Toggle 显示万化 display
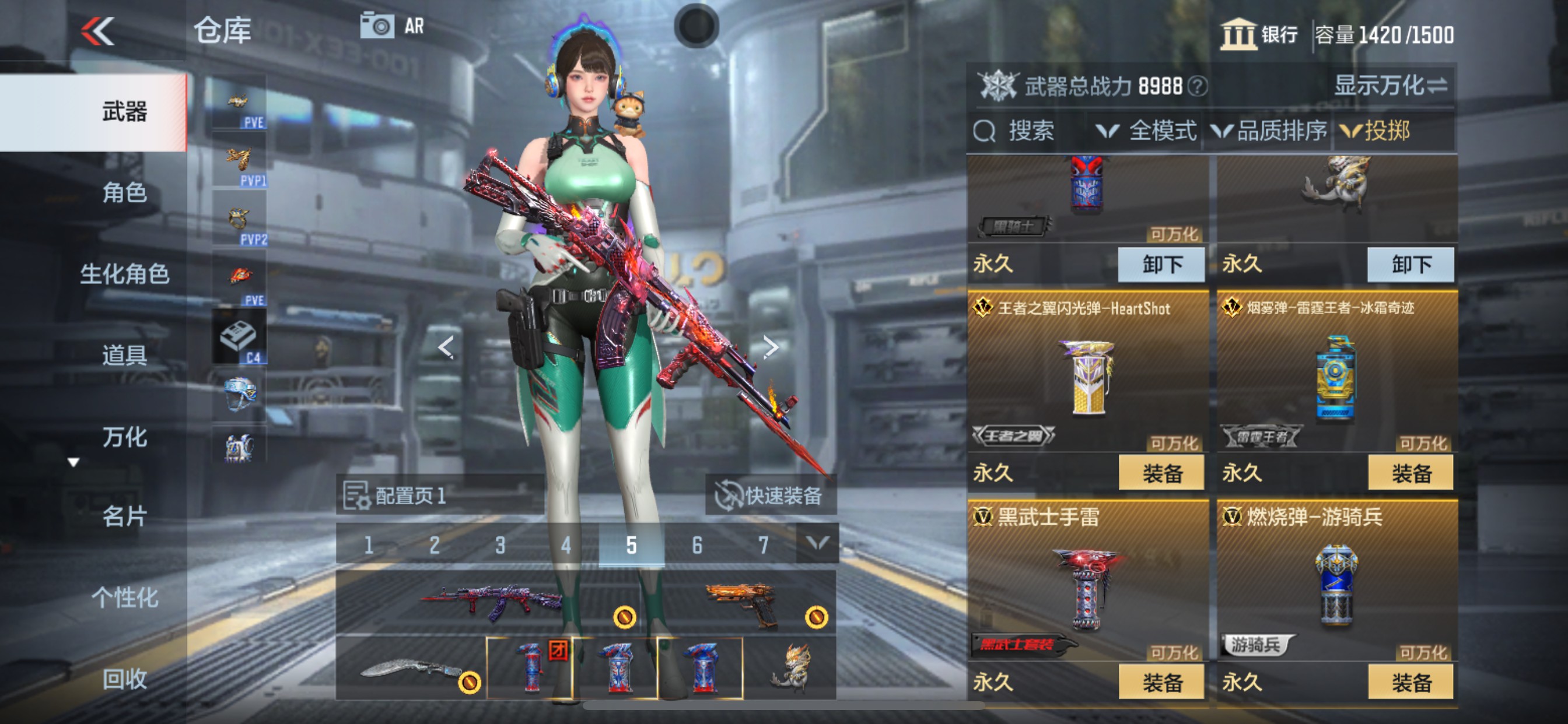This screenshot has height=724, width=1568. [1390, 86]
